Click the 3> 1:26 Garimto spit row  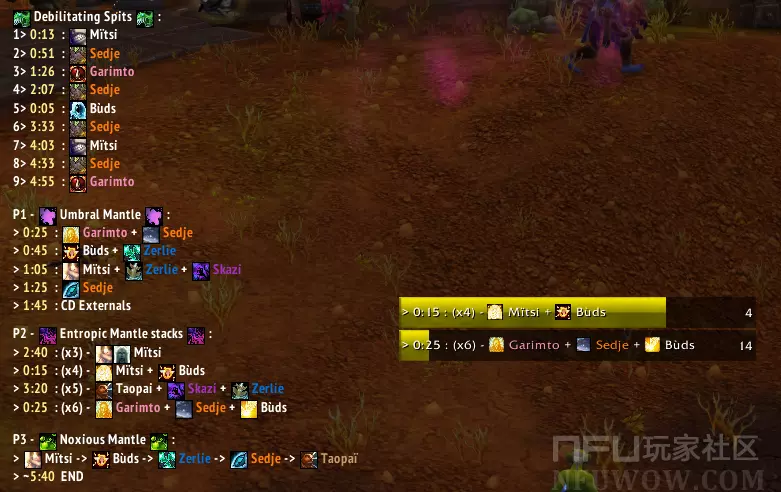(75, 72)
